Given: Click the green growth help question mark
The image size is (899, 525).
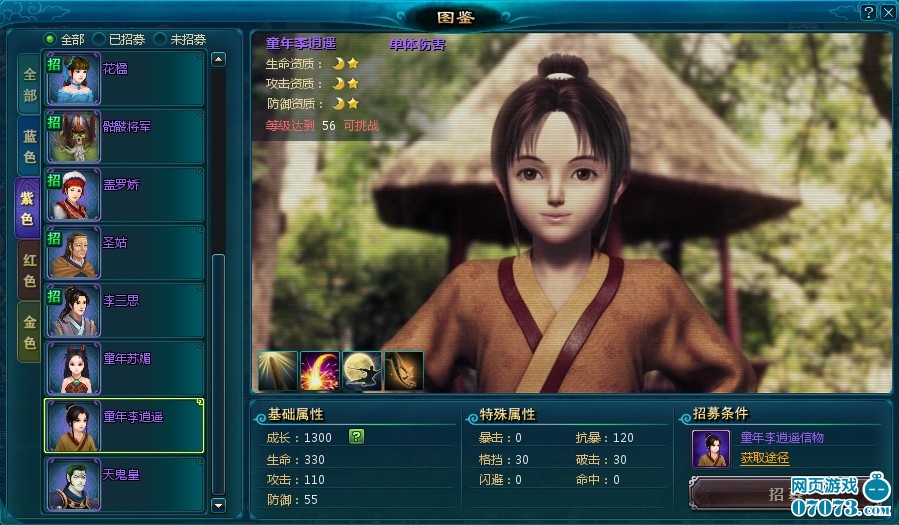Looking at the screenshot, I should pyautogui.click(x=356, y=436).
